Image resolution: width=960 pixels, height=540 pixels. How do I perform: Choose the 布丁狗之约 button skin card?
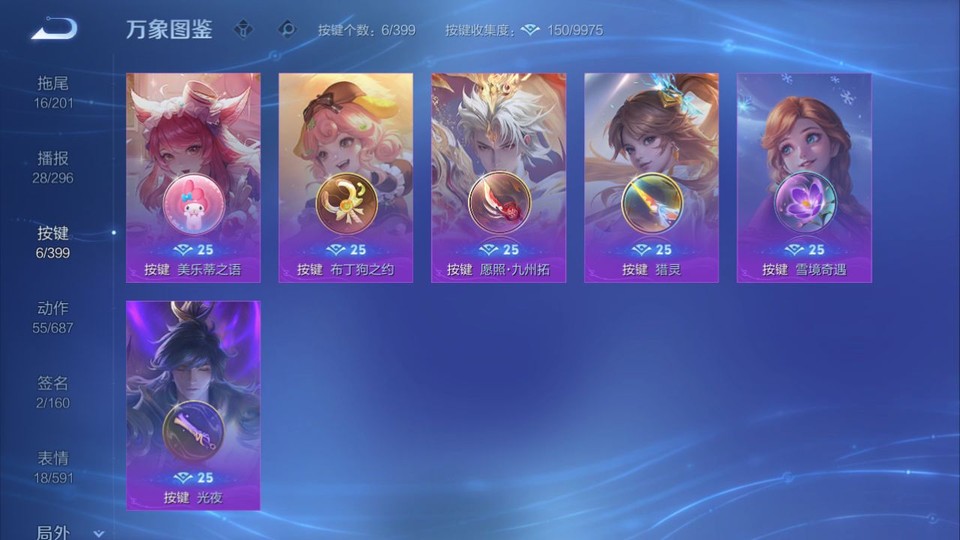click(x=346, y=177)
